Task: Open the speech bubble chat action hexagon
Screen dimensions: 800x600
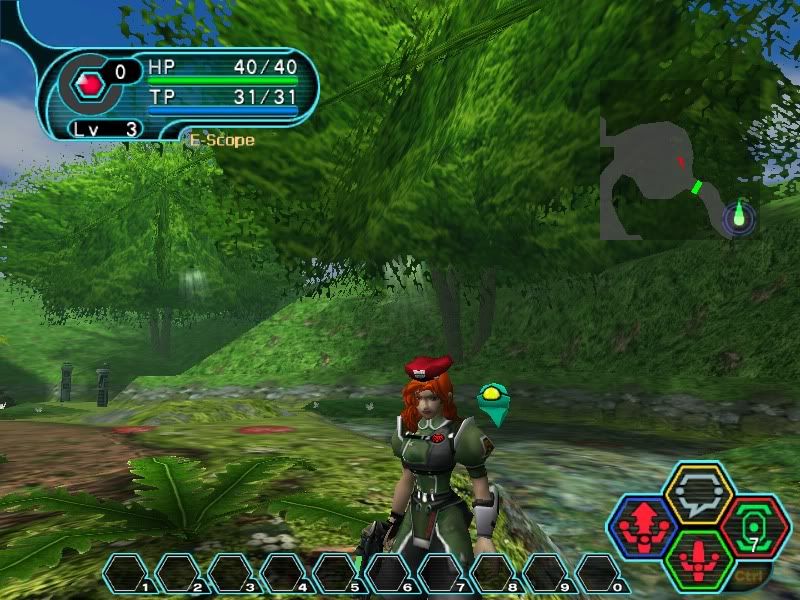Action: 699,493
